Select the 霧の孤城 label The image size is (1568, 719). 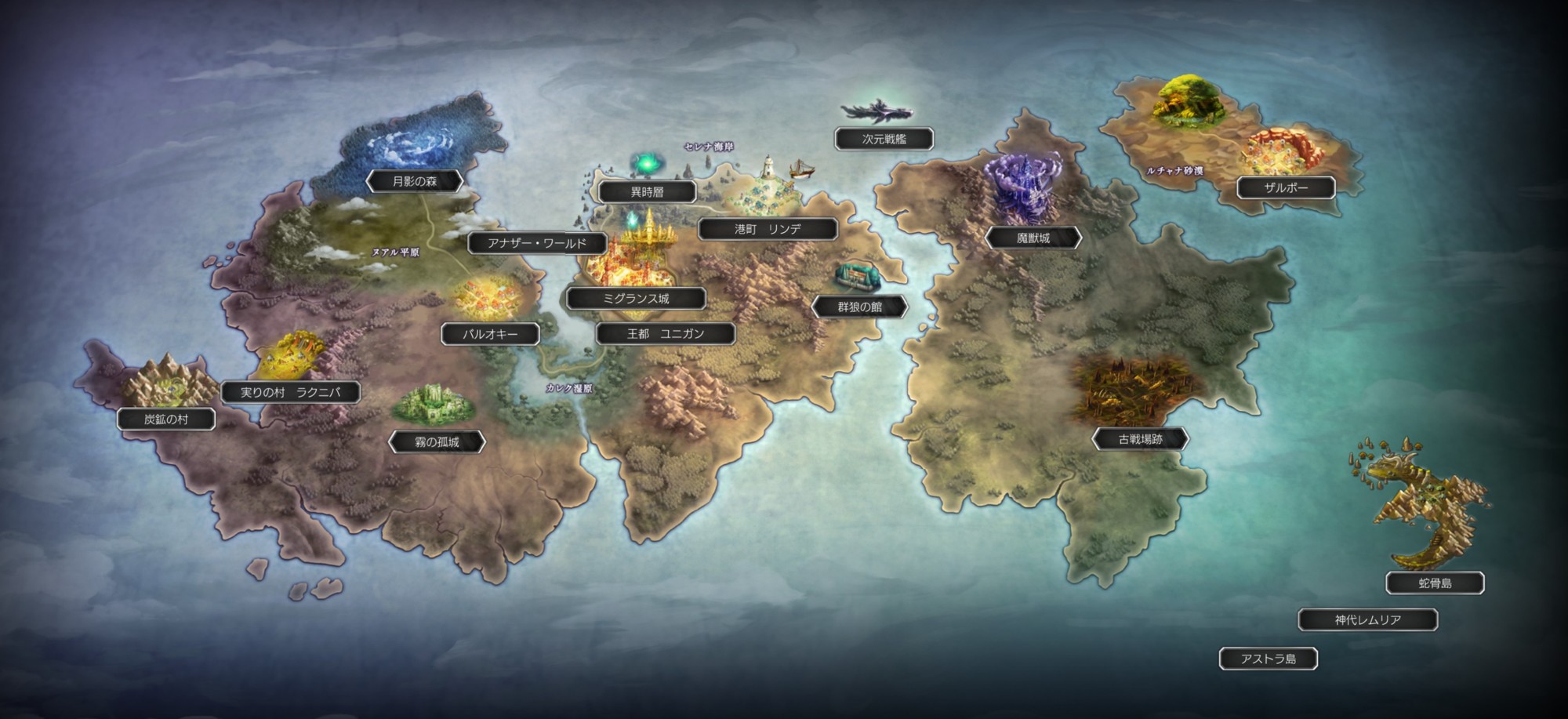(x=437, y=442)
